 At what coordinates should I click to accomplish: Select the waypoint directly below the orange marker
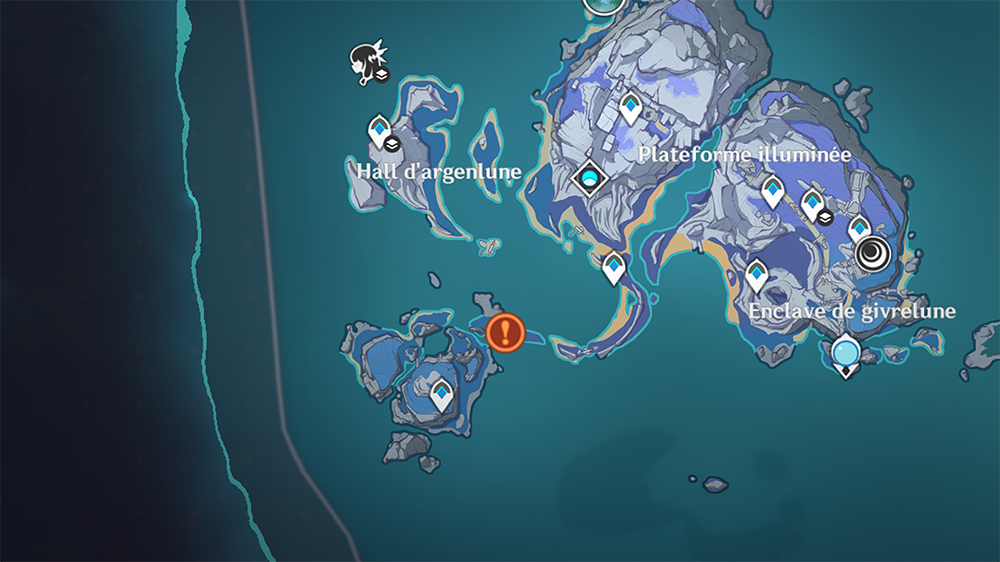click(441, 393)
